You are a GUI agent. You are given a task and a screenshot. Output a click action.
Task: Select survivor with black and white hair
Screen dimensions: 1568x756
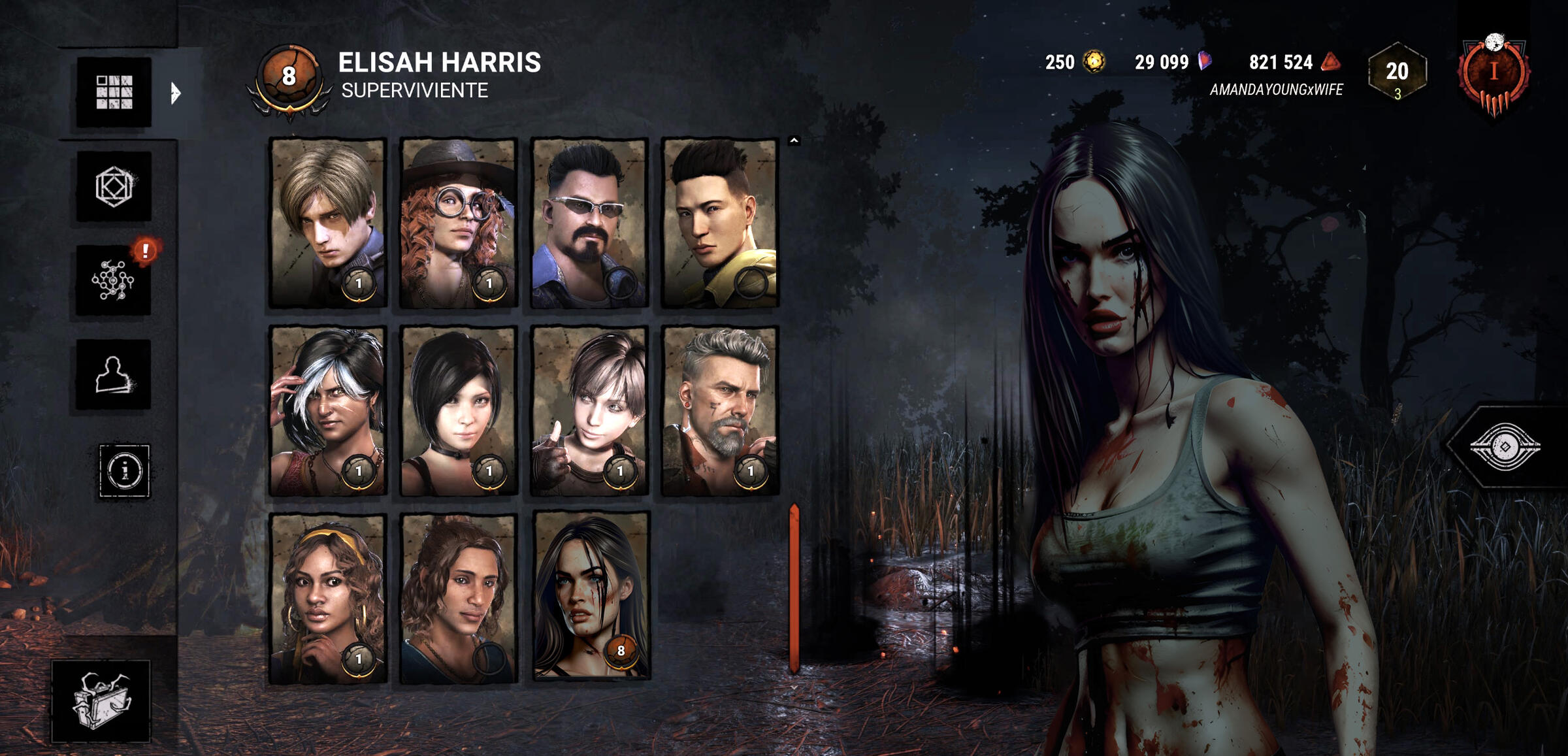(x=328, y=410)
